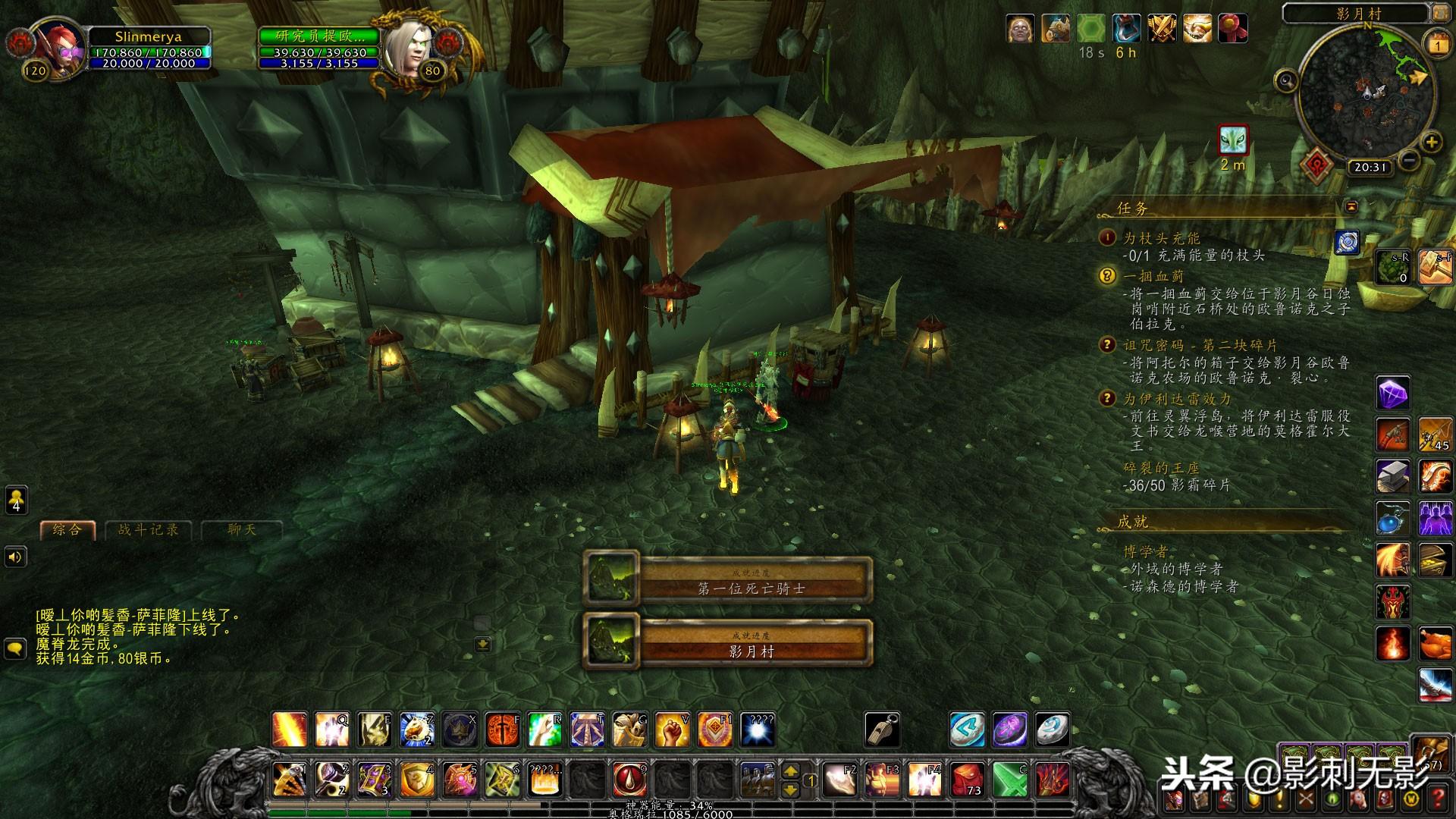The height and width of the screenshot is (819, 1456).
Task: Click the purple gem icon
Action: coord(1392,394)
